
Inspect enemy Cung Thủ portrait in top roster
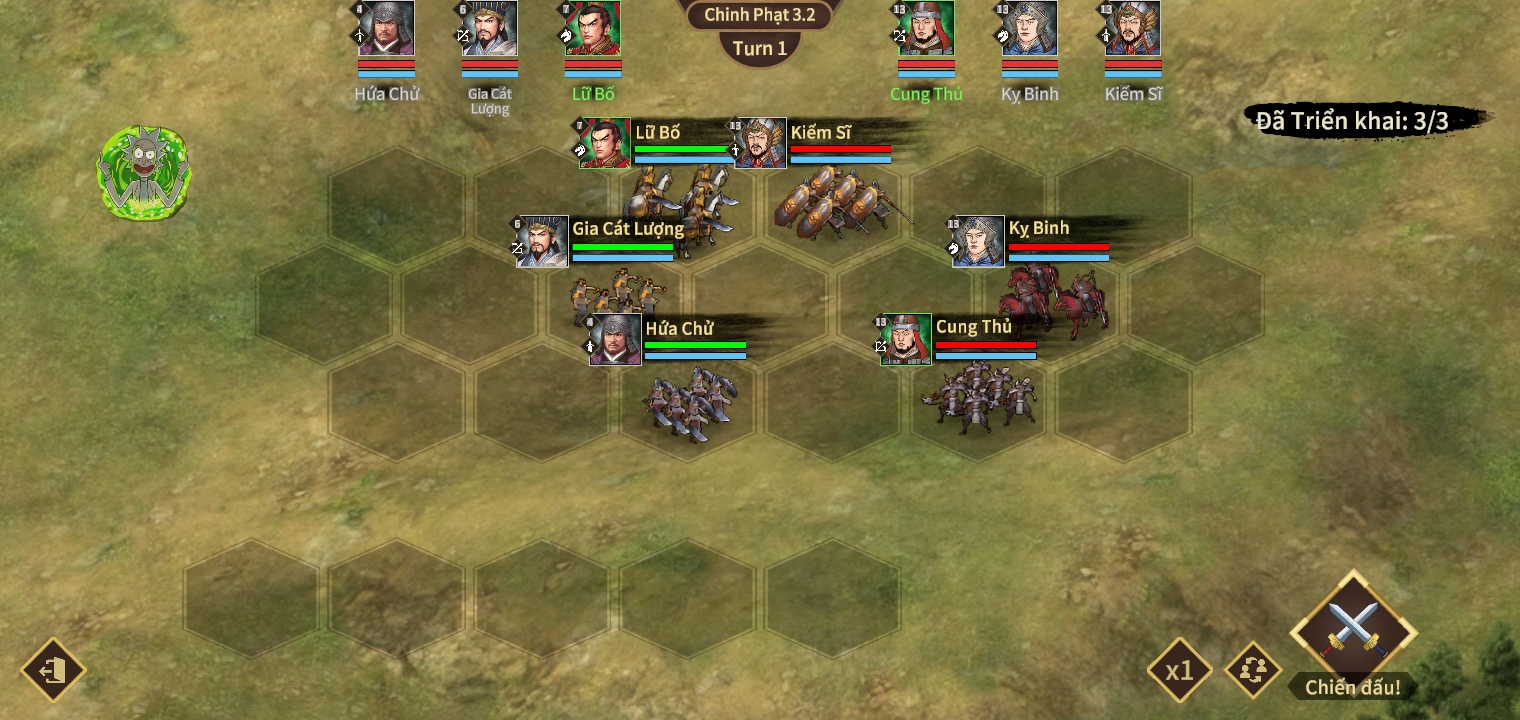tap(926, 29)
